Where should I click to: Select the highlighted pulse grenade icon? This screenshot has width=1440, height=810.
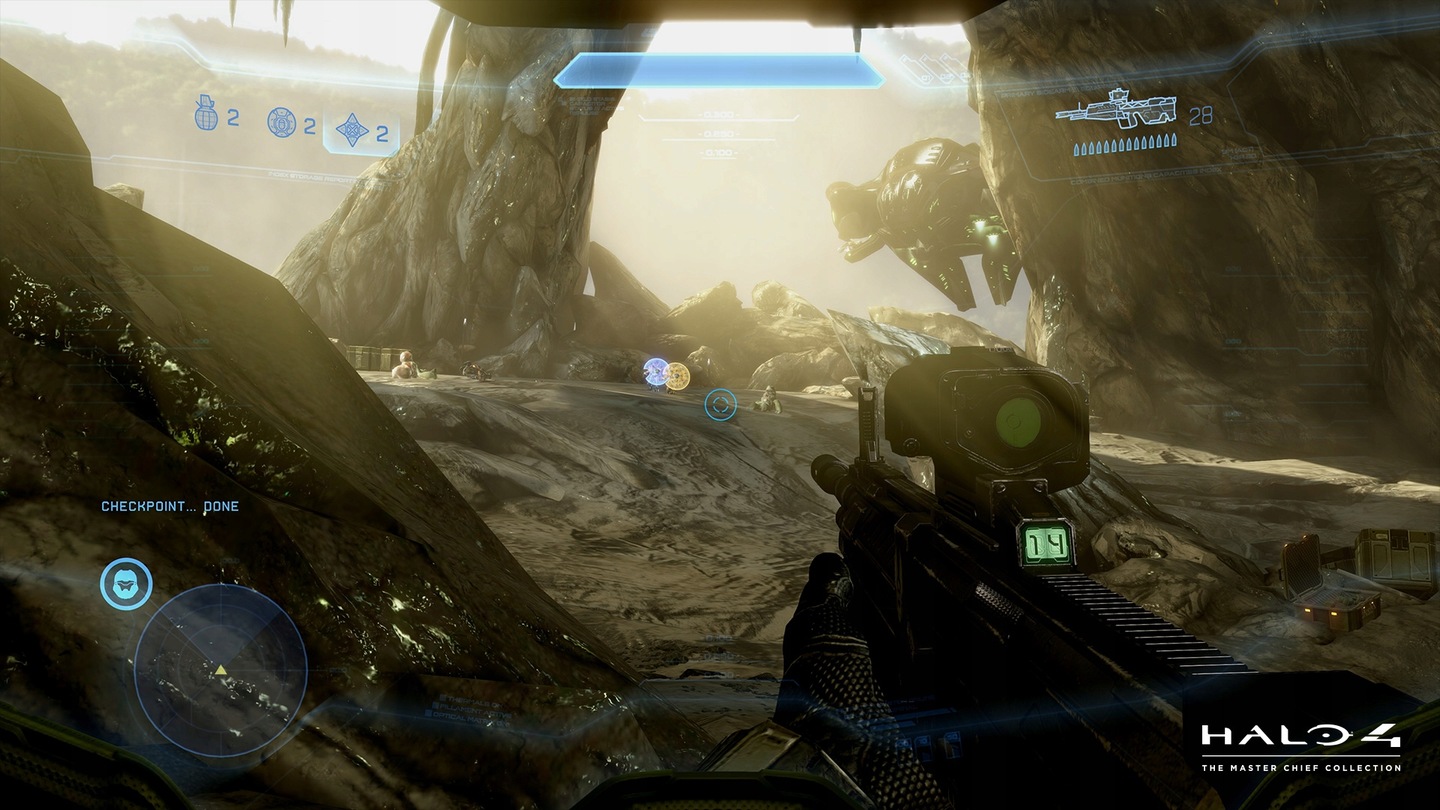pos(353,131)
